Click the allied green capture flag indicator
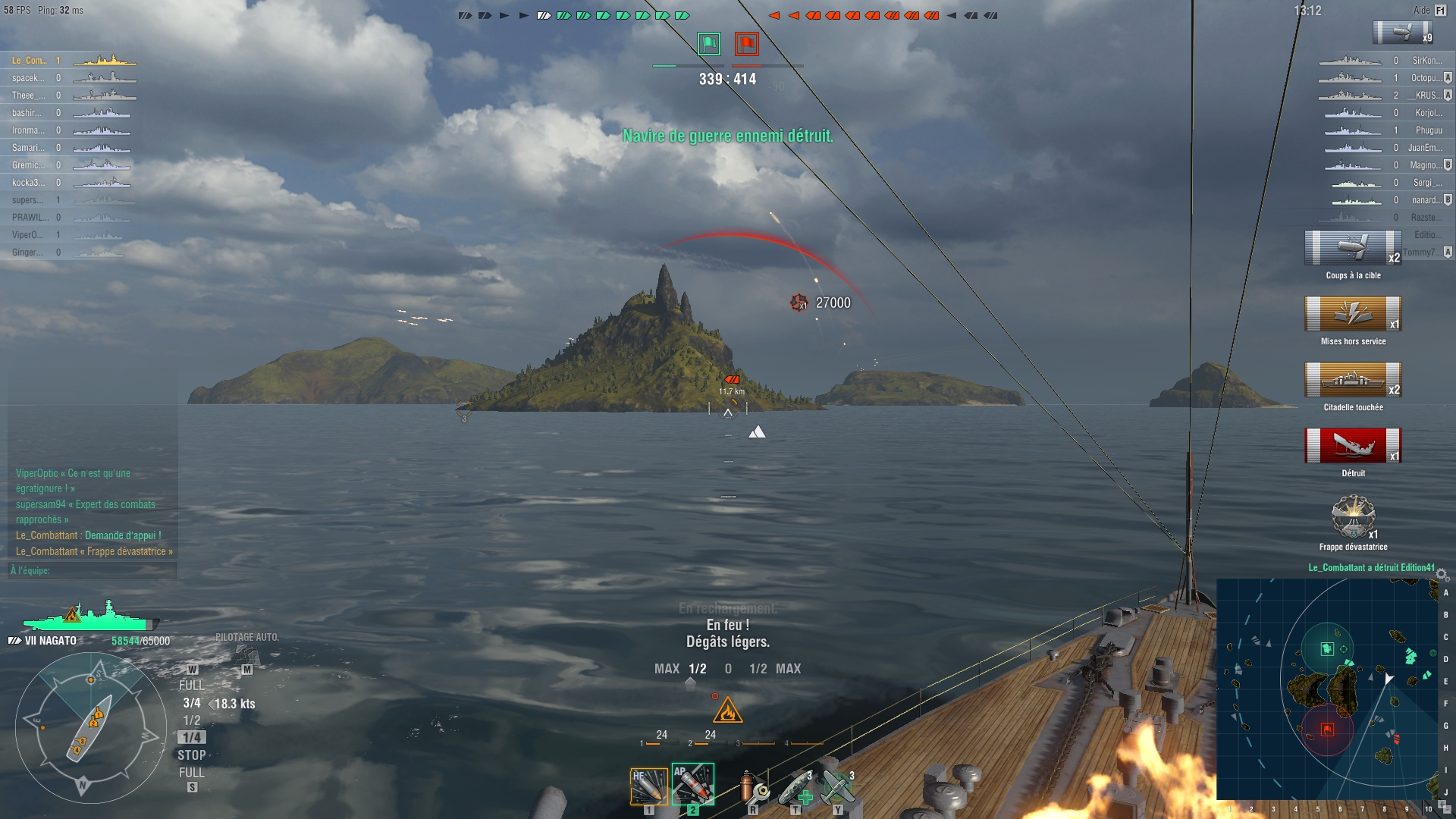Image resolution: width=1456 pixels, height=819 pixels. 709,44
